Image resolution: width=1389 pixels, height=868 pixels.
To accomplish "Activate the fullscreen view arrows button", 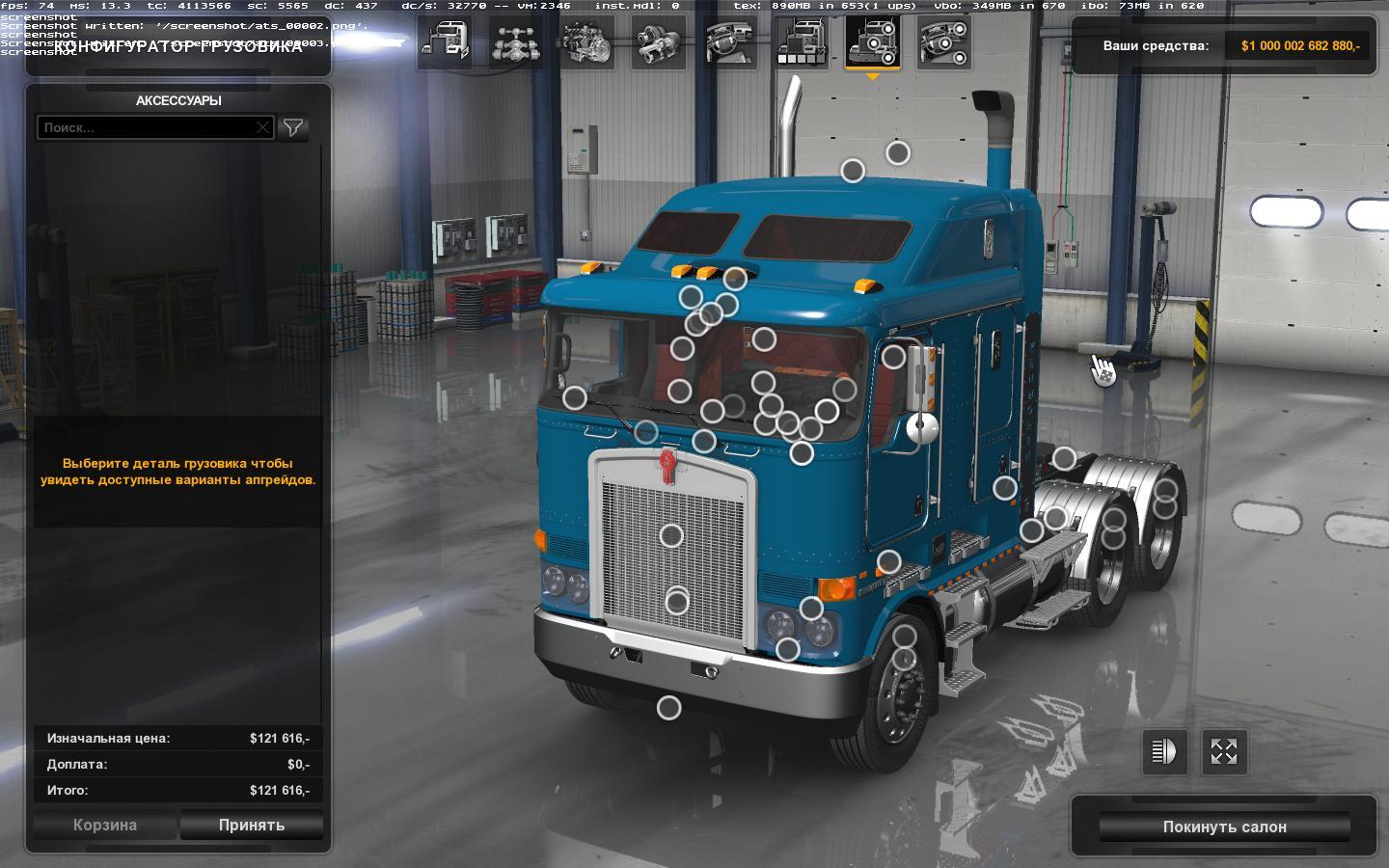I will point(1224,752).
